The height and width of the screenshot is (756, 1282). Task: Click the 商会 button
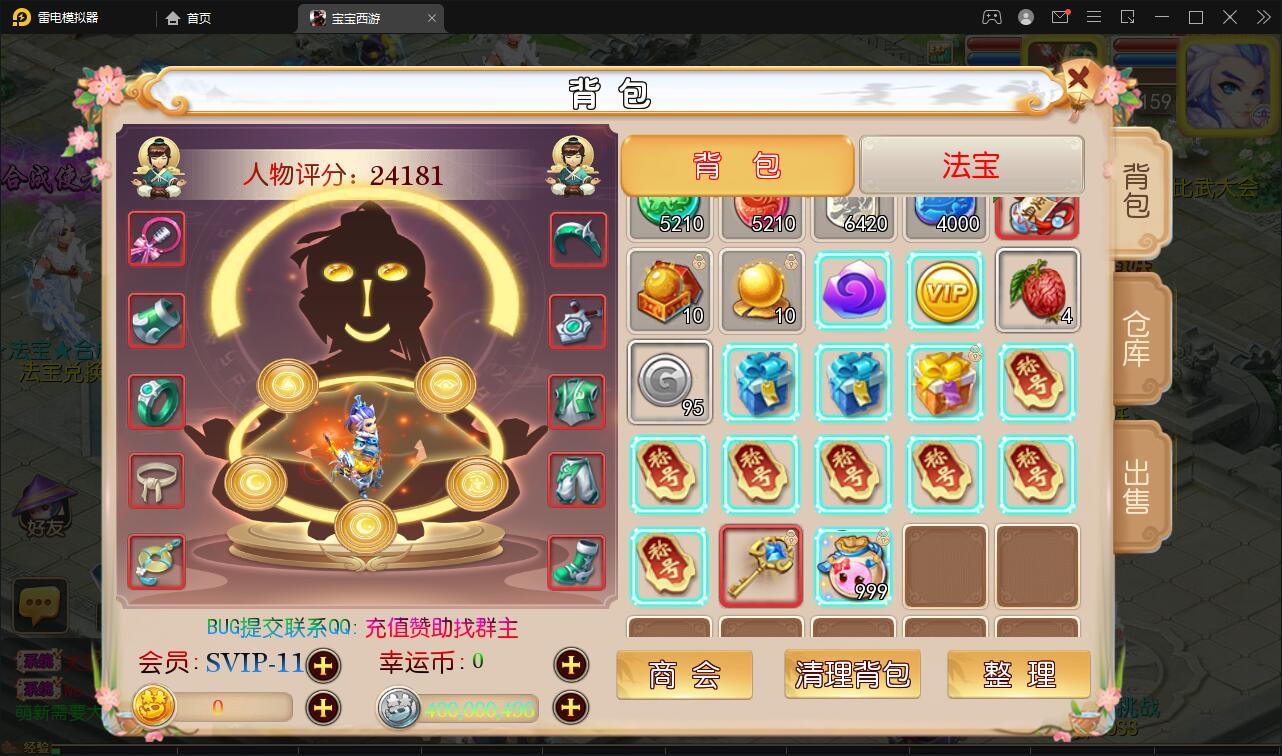684,675
